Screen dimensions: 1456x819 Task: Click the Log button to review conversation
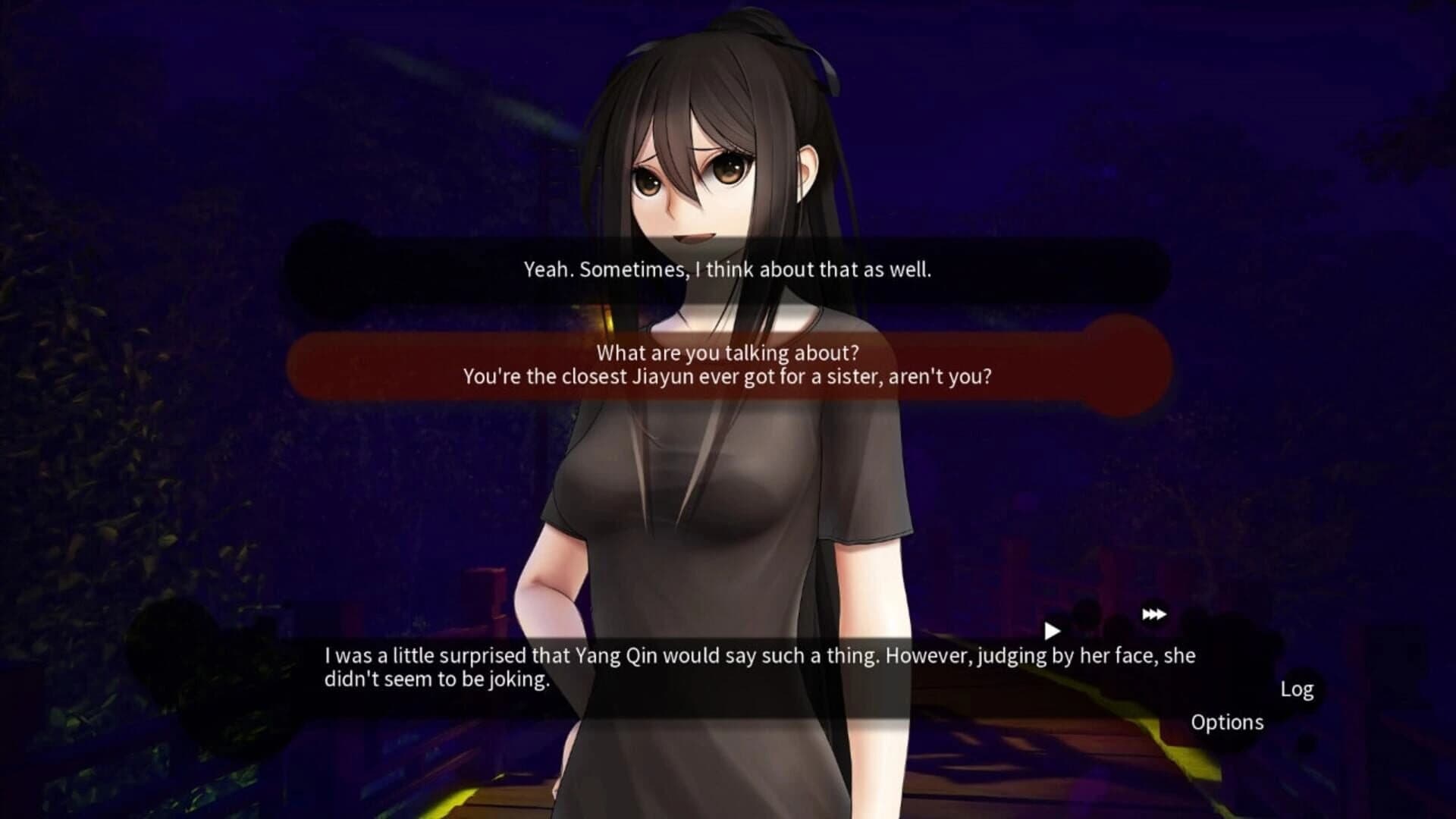pyautogui.click(x=1296, y=689)
